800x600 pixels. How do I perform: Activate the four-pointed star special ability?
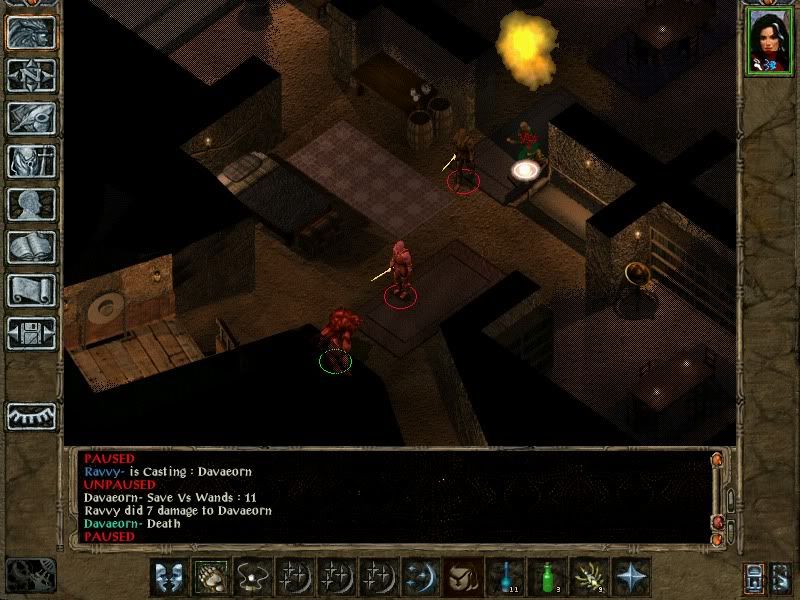(631, 577)
